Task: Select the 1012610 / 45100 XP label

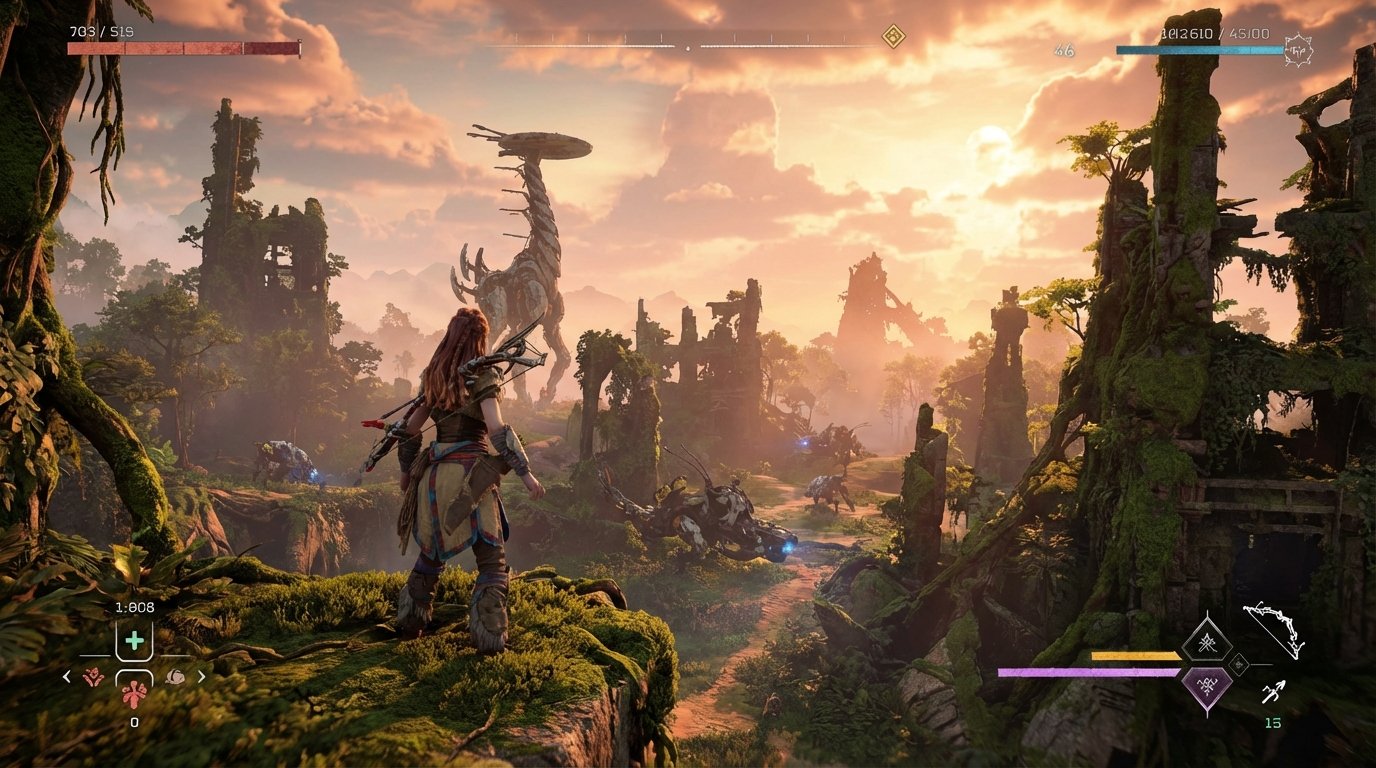Action: pyautogui.click(x=1215, y=33)
